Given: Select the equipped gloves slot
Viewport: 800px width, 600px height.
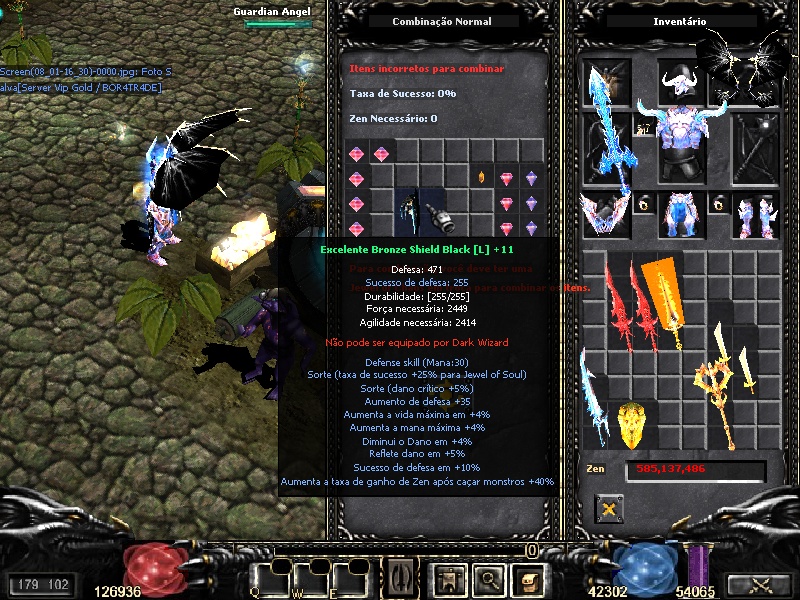Looking at the screenshot, I should click(x=606, y=215).
